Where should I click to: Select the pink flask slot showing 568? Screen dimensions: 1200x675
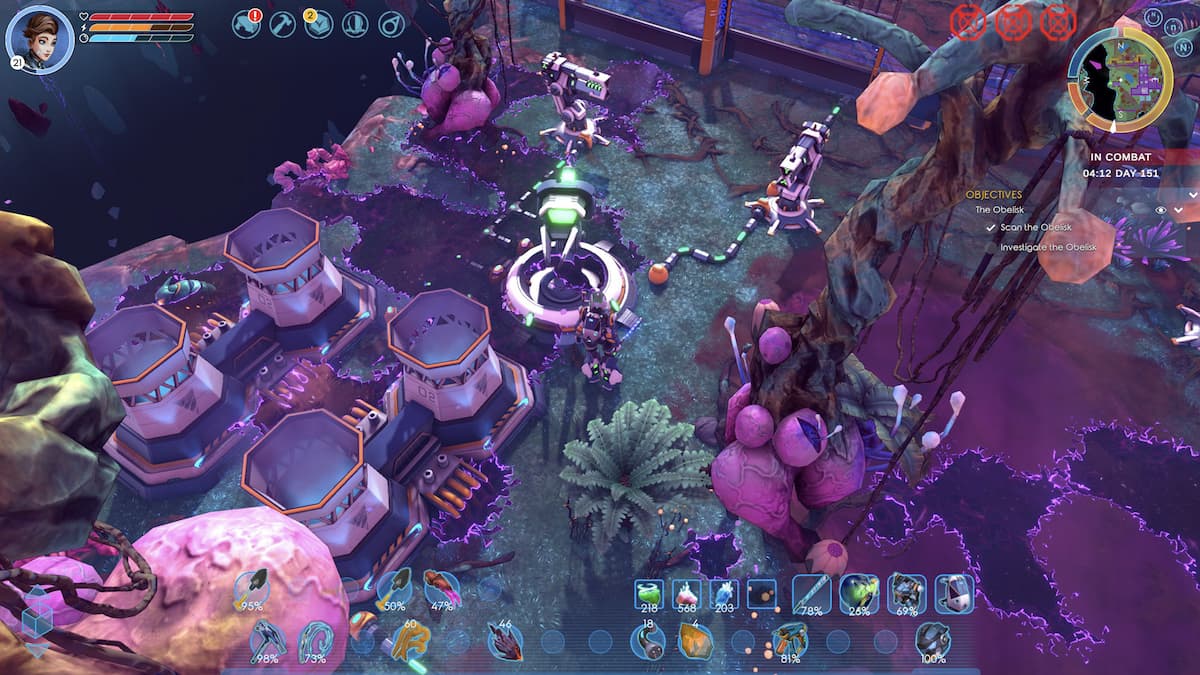coord(686,593)
